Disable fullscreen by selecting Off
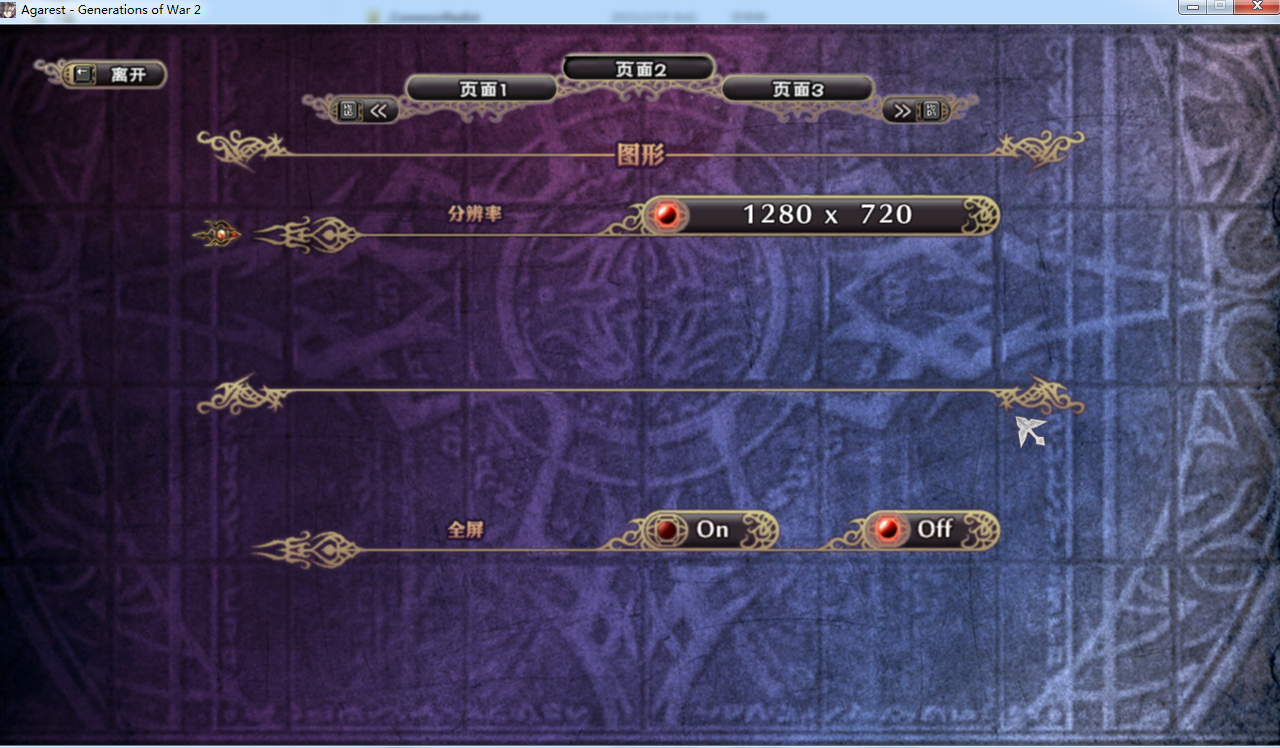The image size is (1280, 748). coord(930,530)
